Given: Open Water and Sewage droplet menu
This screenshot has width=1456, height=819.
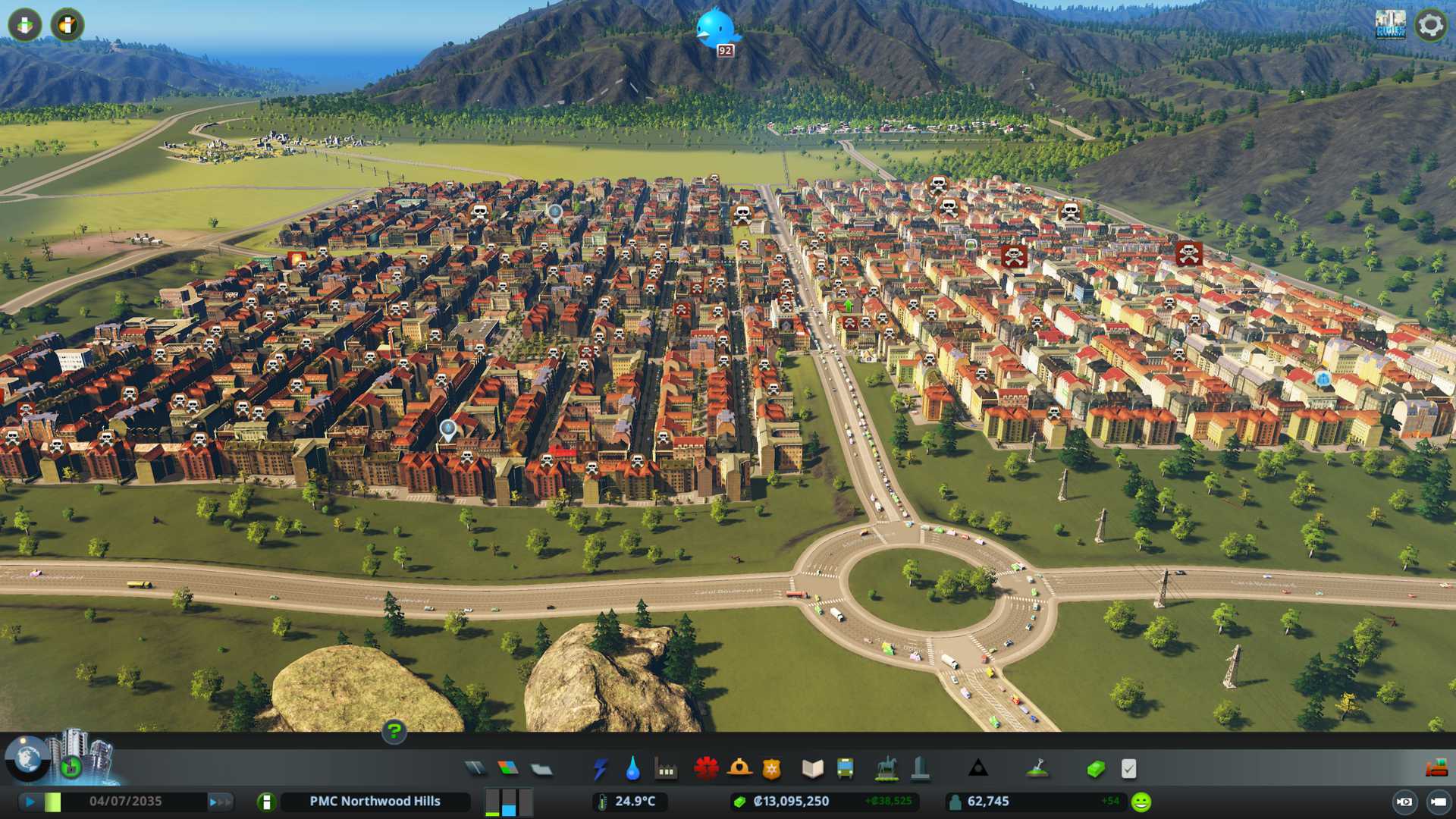Looking at the screenshot, I should (x=632, y=769).
